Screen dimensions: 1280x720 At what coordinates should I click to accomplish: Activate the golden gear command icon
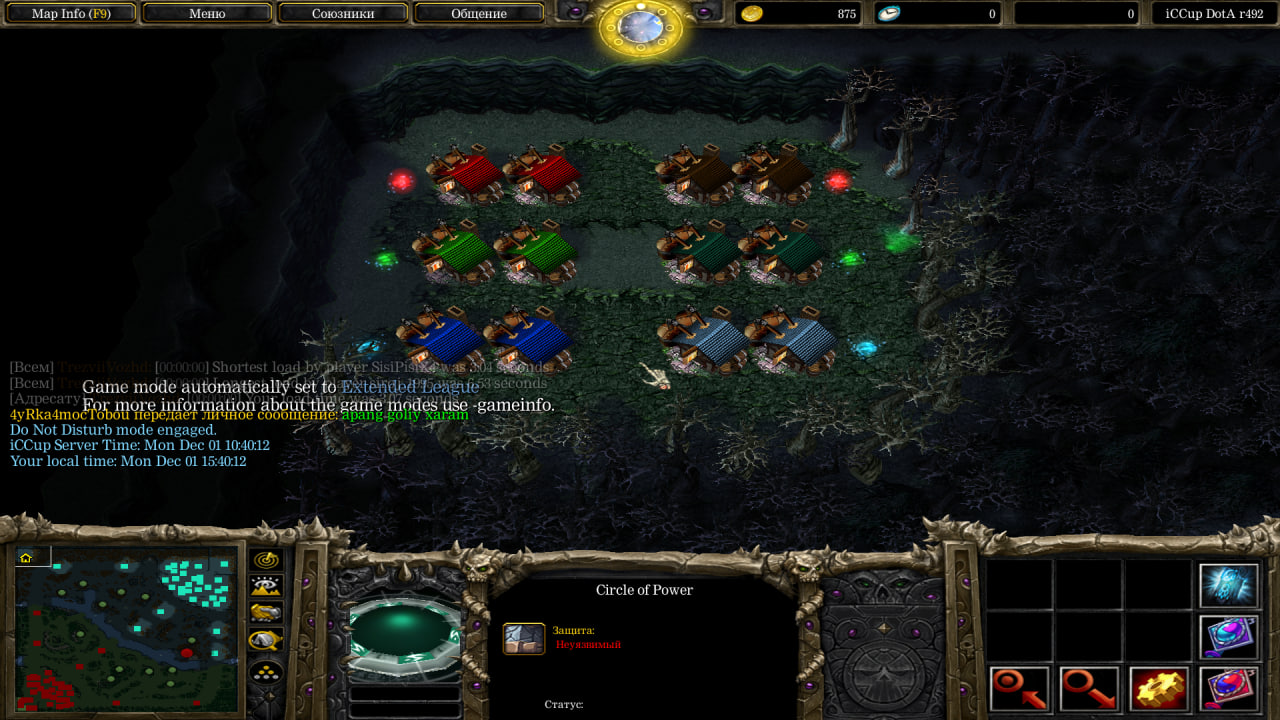pos(1159,689)
